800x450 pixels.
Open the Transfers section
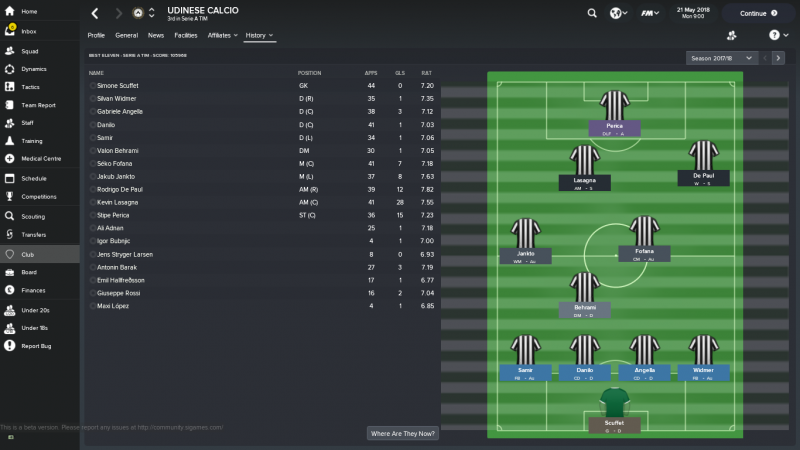(33, 234)
